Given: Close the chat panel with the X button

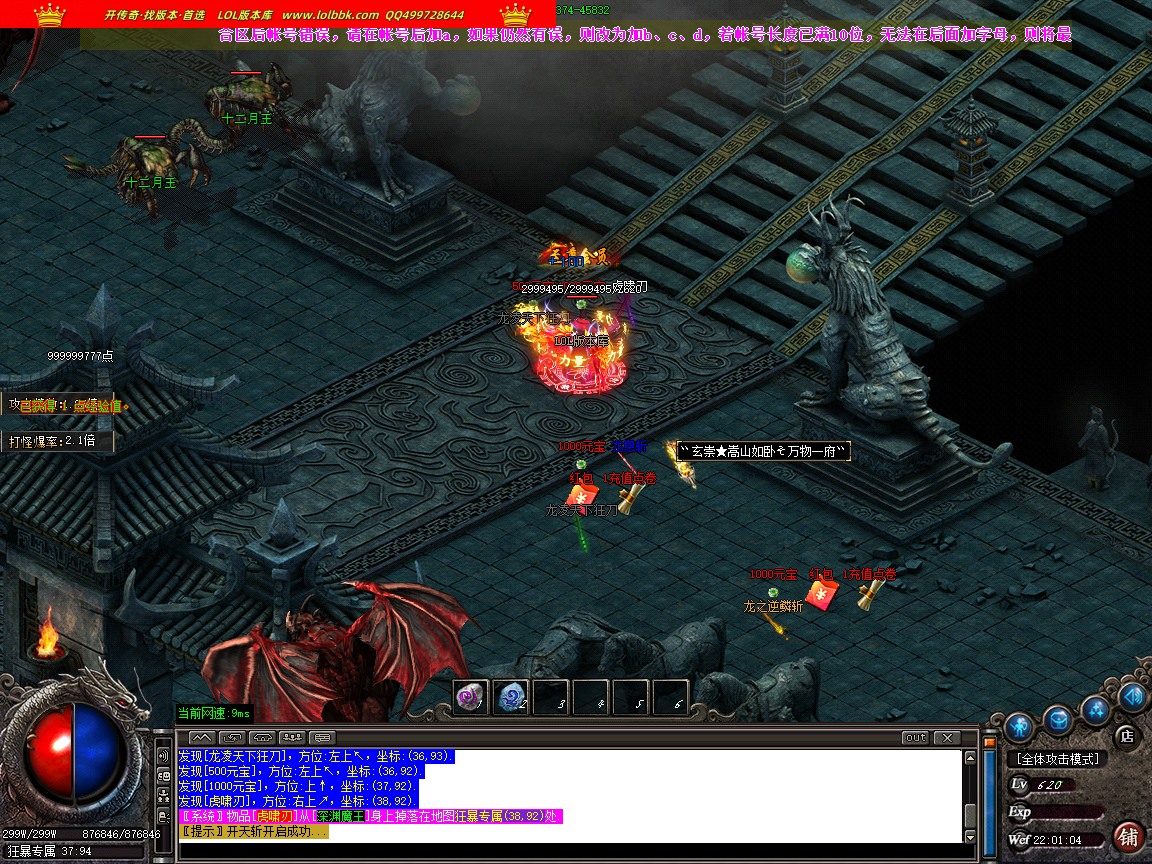Looking at the screenshot, I should [x=945, y=738].
